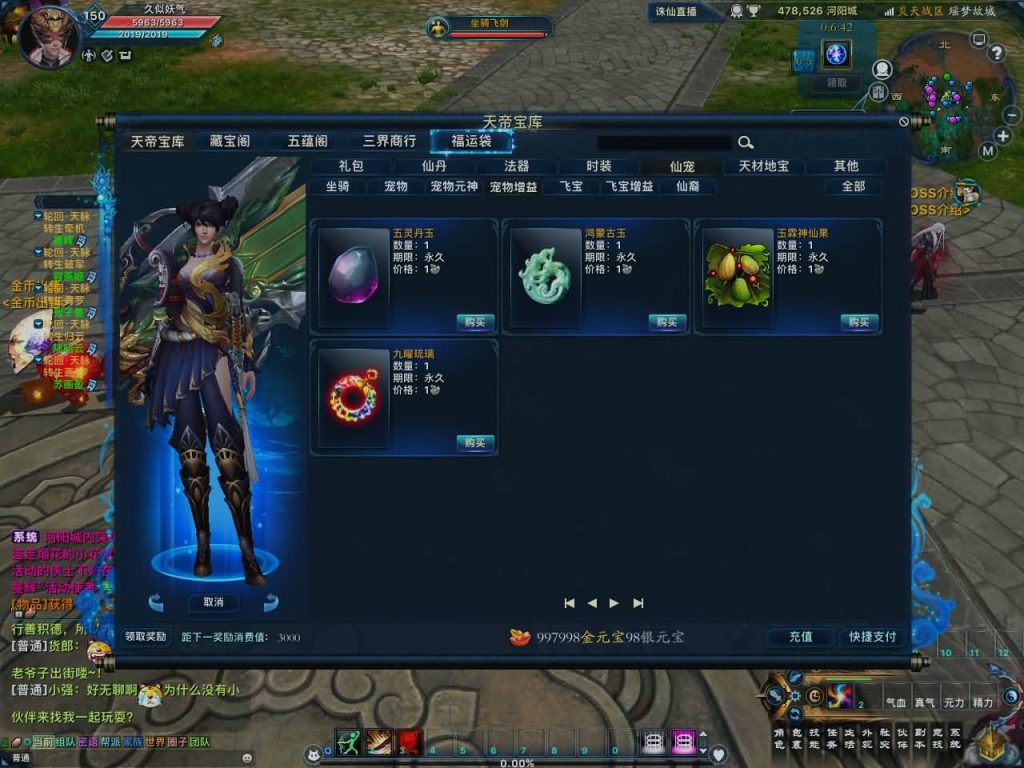The image size is (1024, 768).
Task: Purchase the 鸿蒙古玉 item
Action: pos(668,322)
